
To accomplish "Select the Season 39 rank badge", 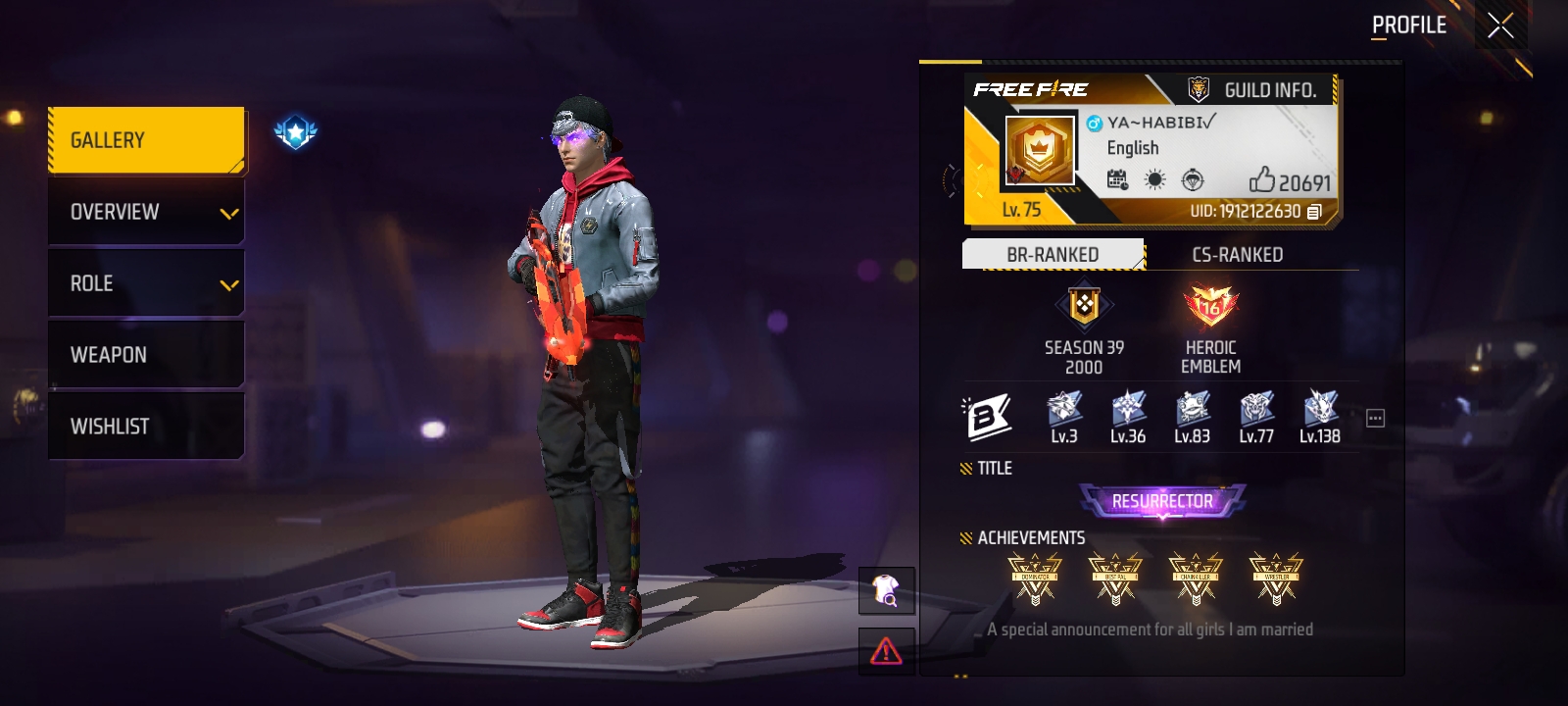I will 1084,307.
